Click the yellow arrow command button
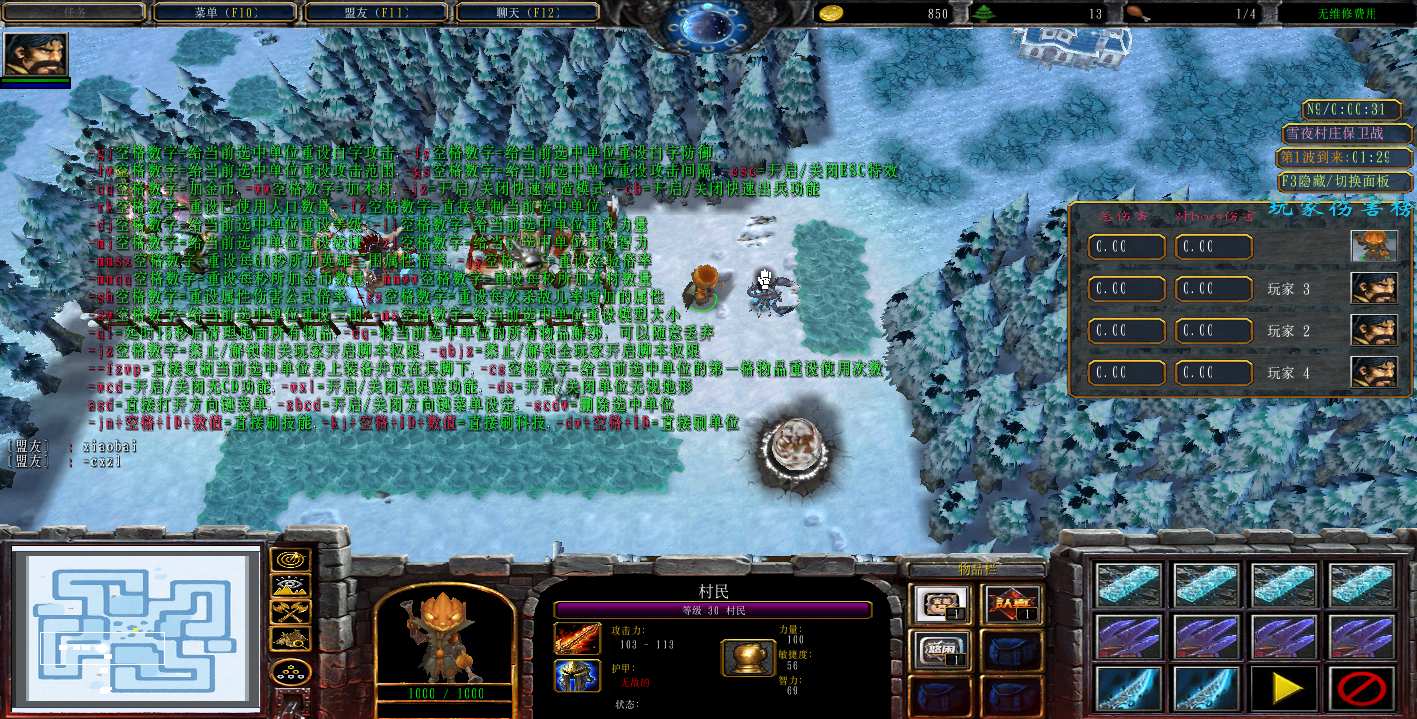 tap(1285, 688)
